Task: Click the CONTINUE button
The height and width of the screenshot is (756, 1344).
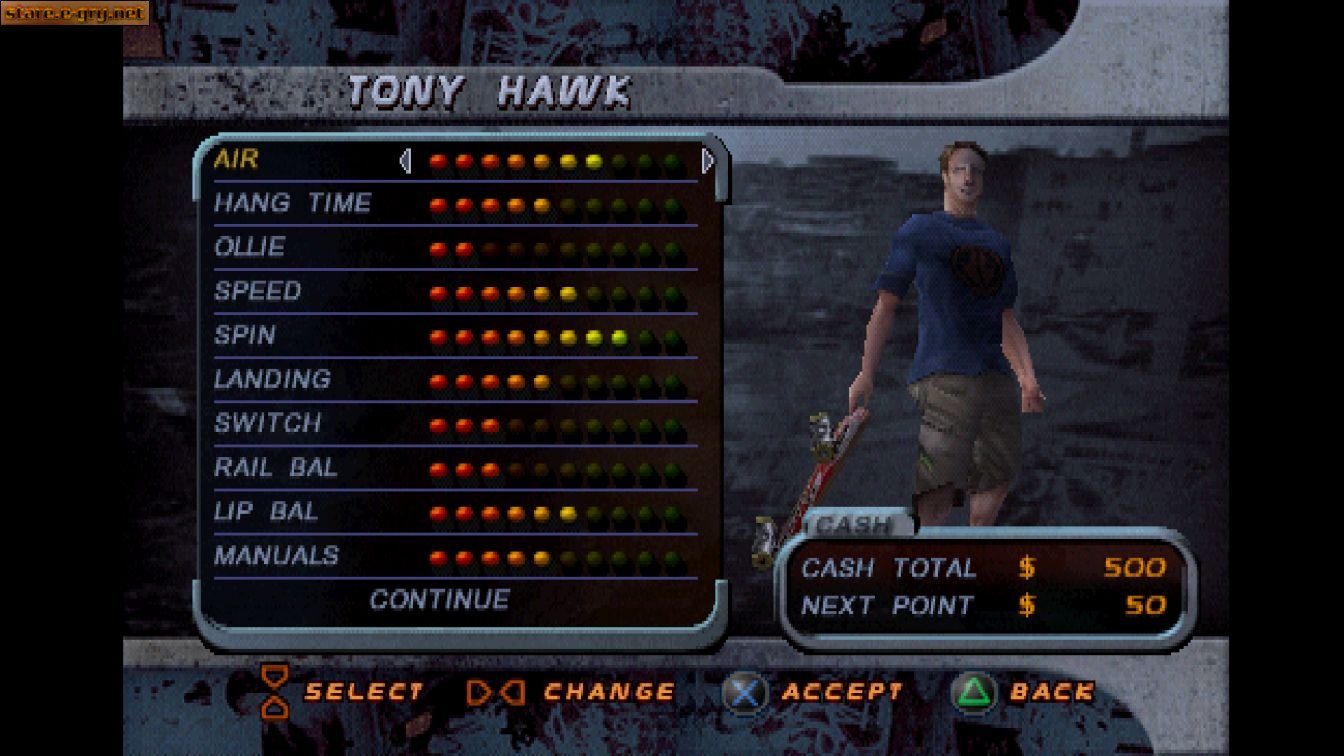Action: coord(440,599)
